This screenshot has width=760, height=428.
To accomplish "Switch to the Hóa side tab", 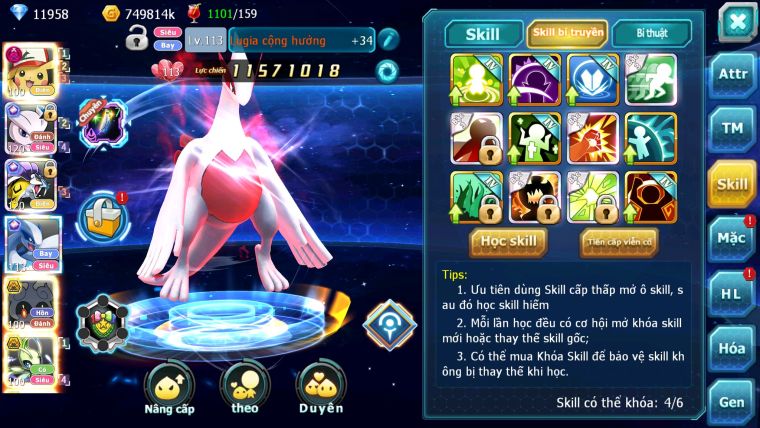I will click(x=732, y=348).
